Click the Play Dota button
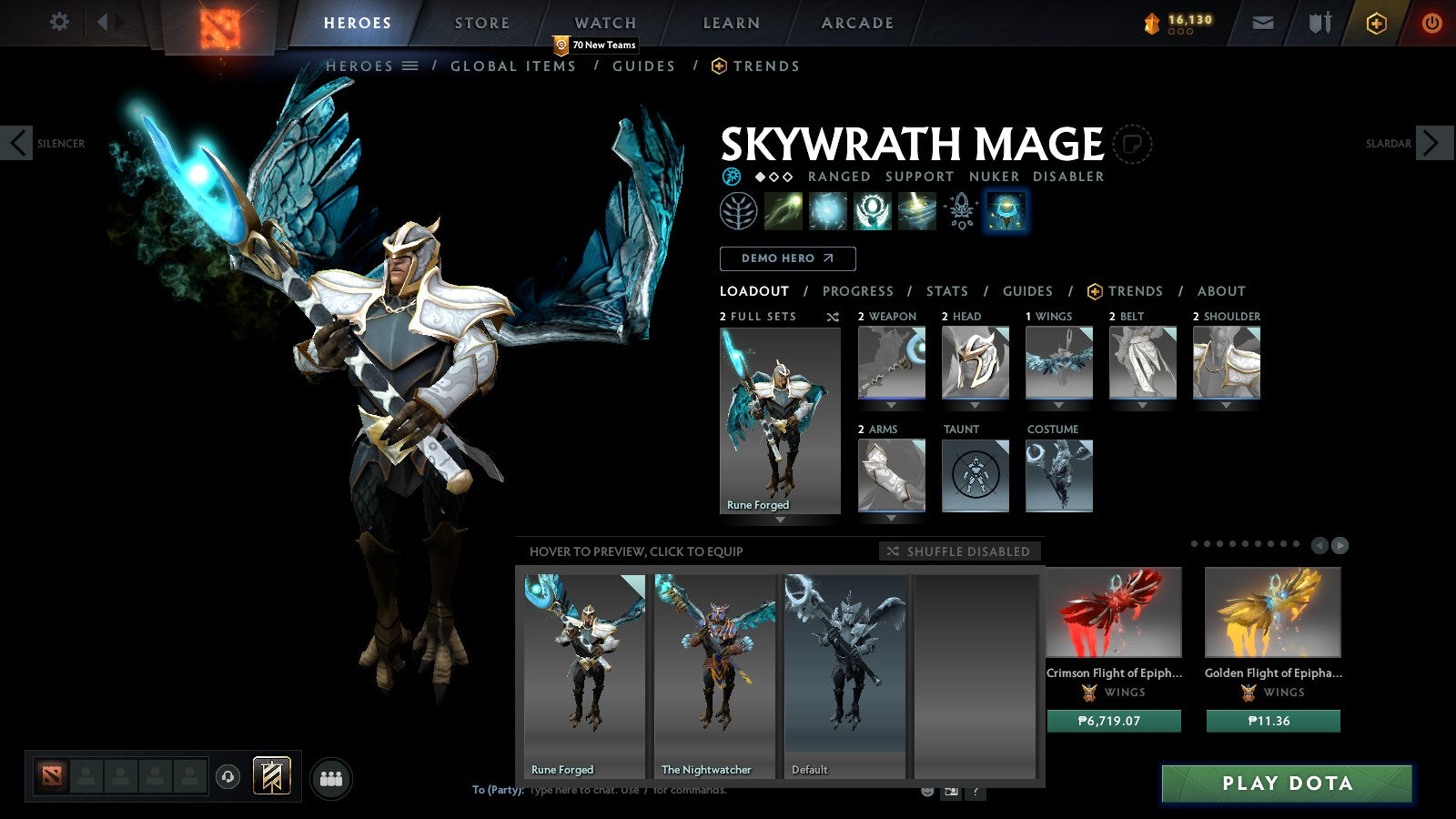Image resolution: width=1456 pixels, height=819 pixels. coord(1286,783)
